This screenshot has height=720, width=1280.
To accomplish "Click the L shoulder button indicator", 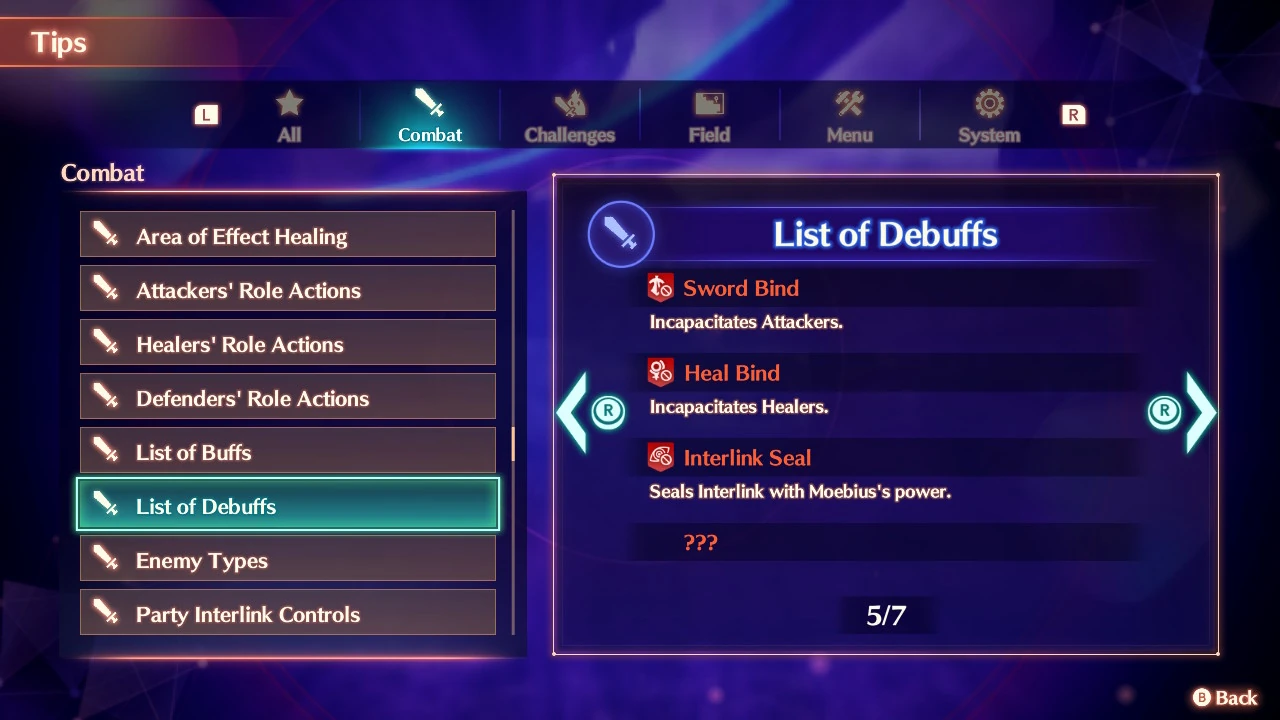I will [207, 115].
